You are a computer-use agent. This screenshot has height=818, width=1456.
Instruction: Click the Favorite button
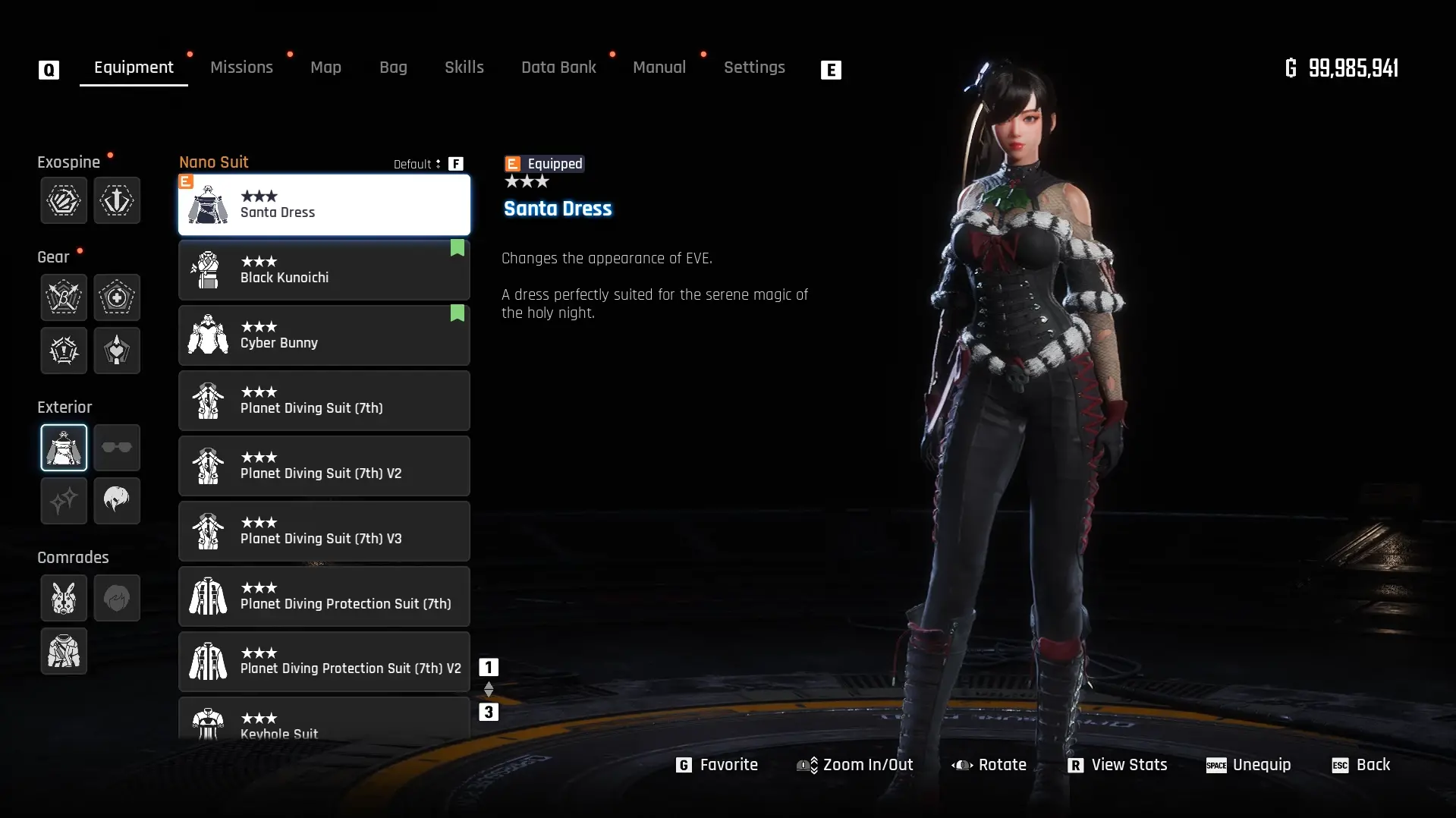(x=717, y=765)
